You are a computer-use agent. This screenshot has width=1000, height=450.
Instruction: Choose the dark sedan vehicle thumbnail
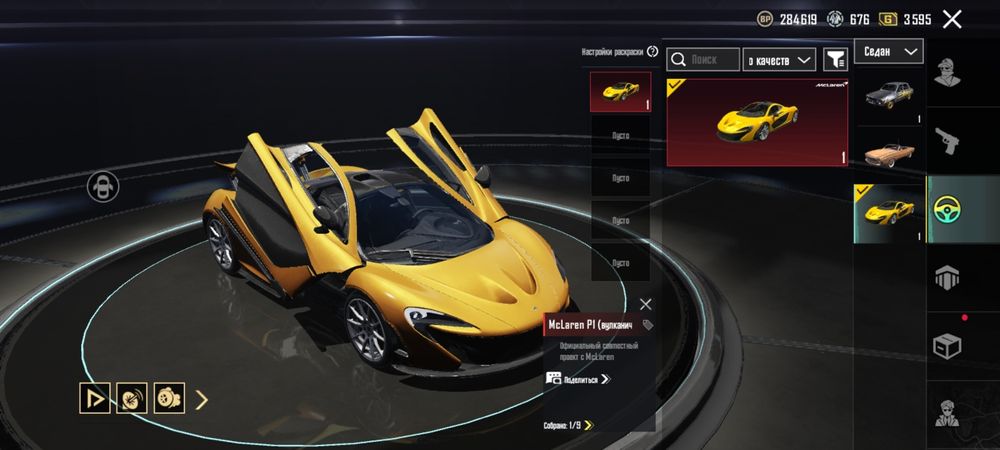[x=888, y=97]
